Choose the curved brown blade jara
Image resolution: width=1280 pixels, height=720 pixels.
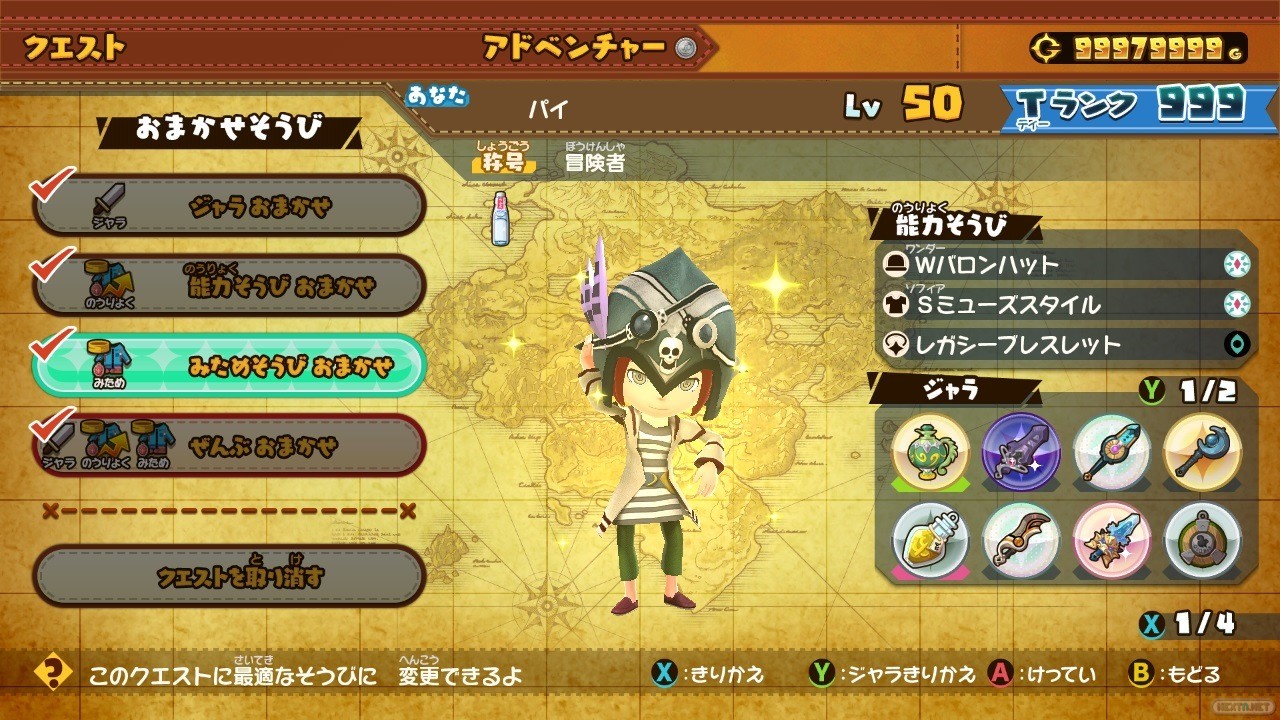point(1020,540)
